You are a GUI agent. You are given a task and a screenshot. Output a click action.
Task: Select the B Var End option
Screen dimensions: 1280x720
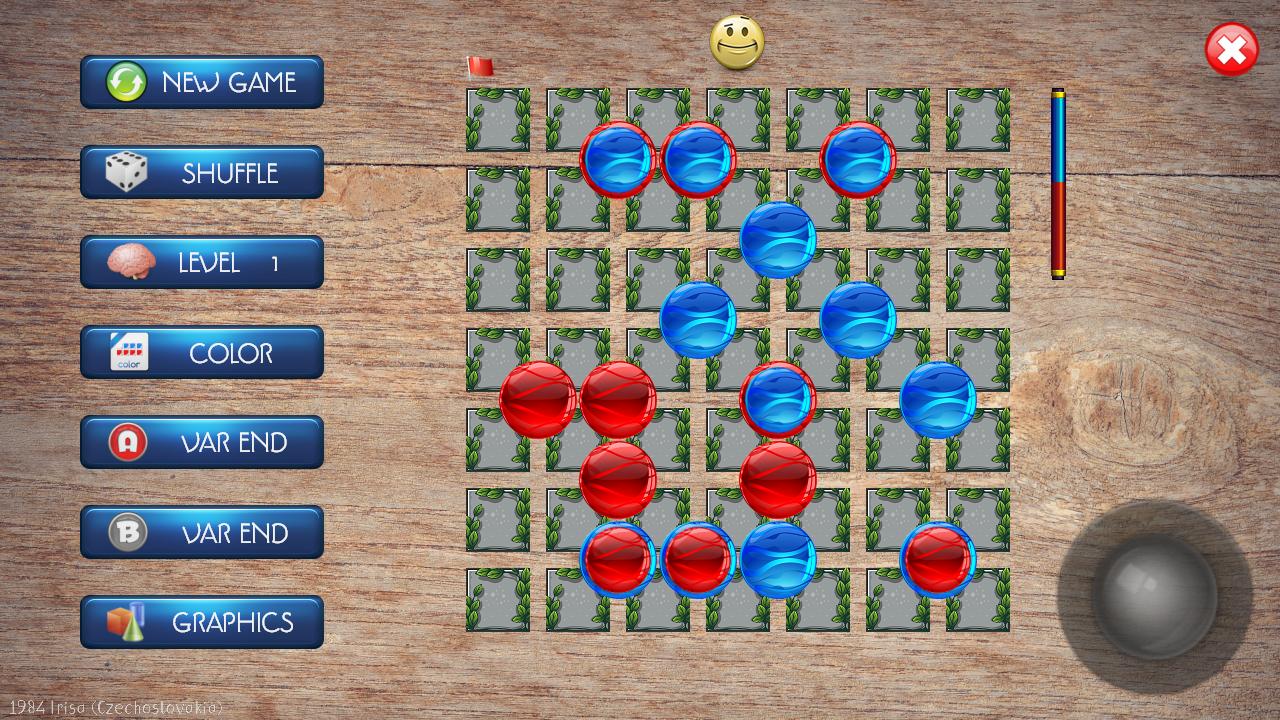[x=202, y=532]
